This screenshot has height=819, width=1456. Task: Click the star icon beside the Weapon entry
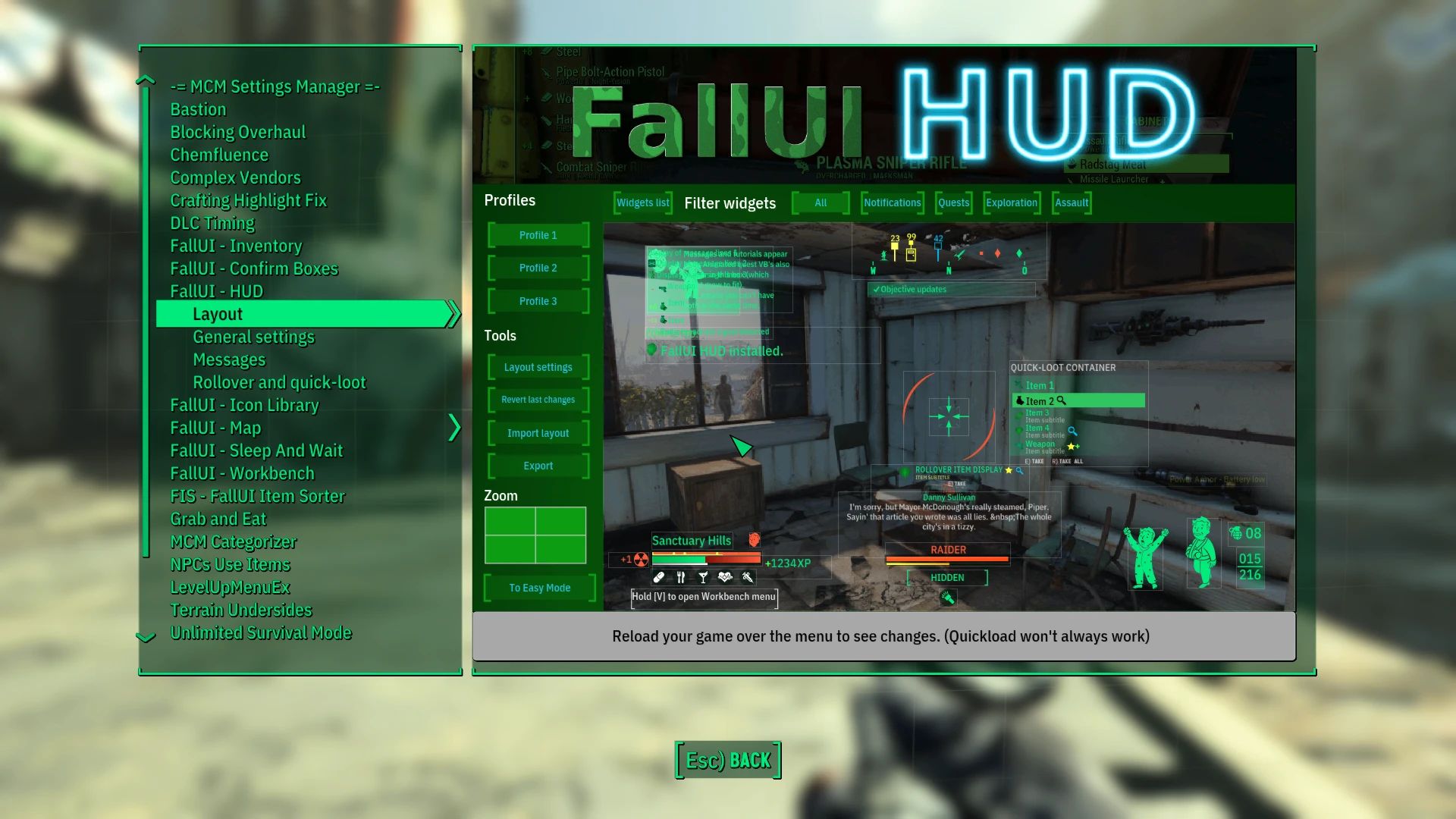tap(1071, 447)
